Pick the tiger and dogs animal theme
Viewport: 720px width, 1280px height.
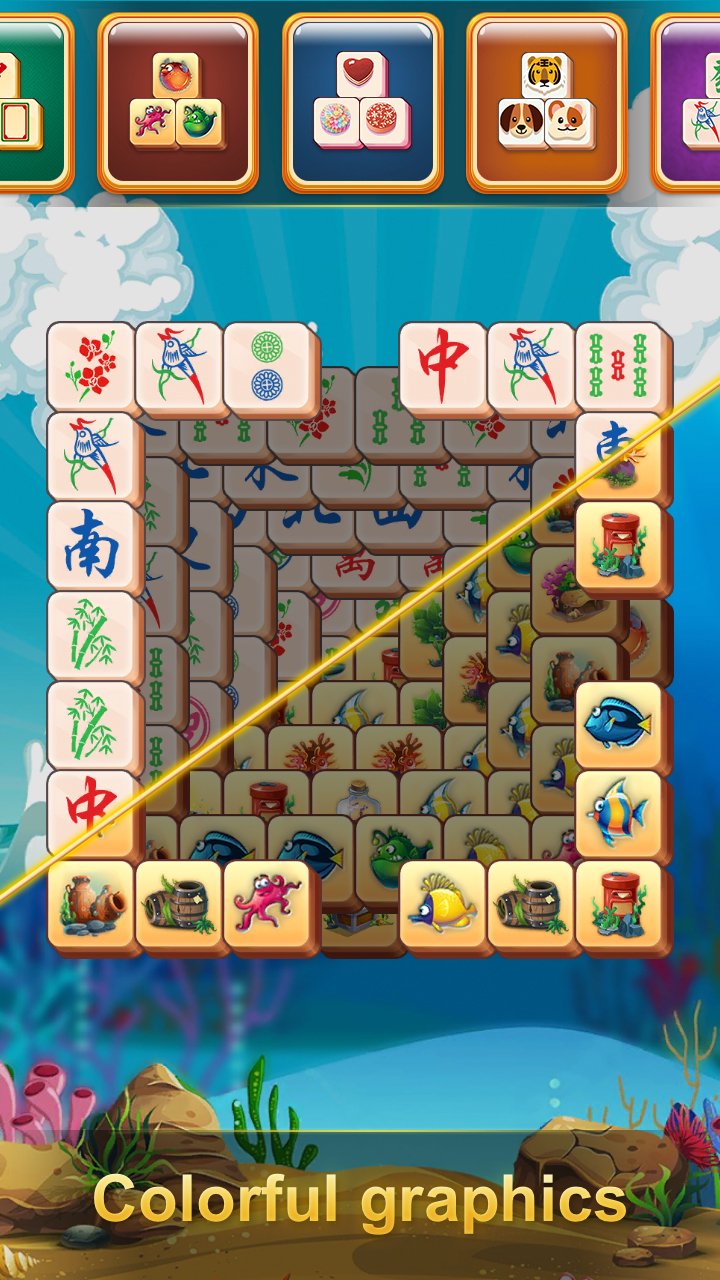coord(546,101)
